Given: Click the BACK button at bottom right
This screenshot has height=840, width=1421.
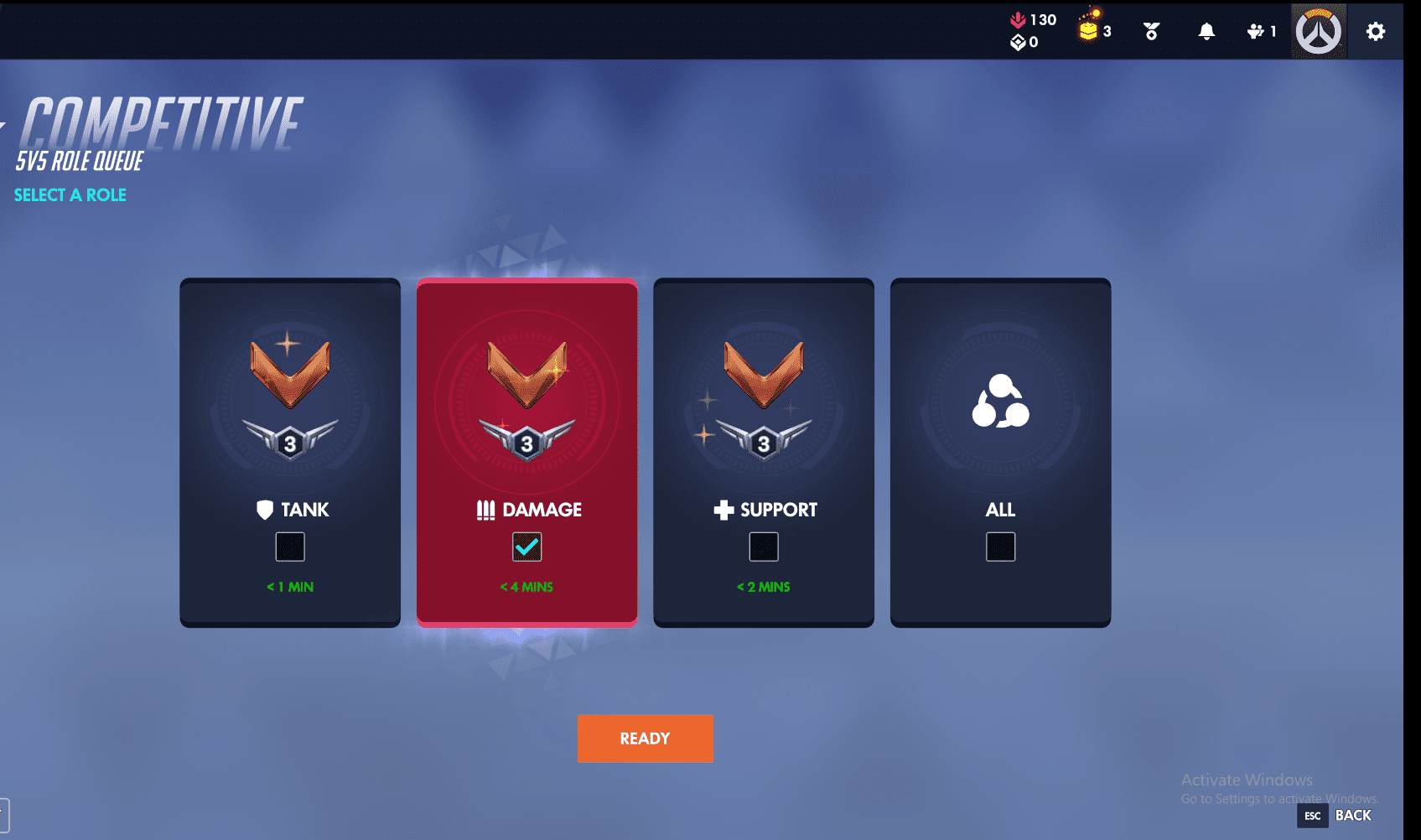Looking at the screenshot, I should [x=1352, y=815].
